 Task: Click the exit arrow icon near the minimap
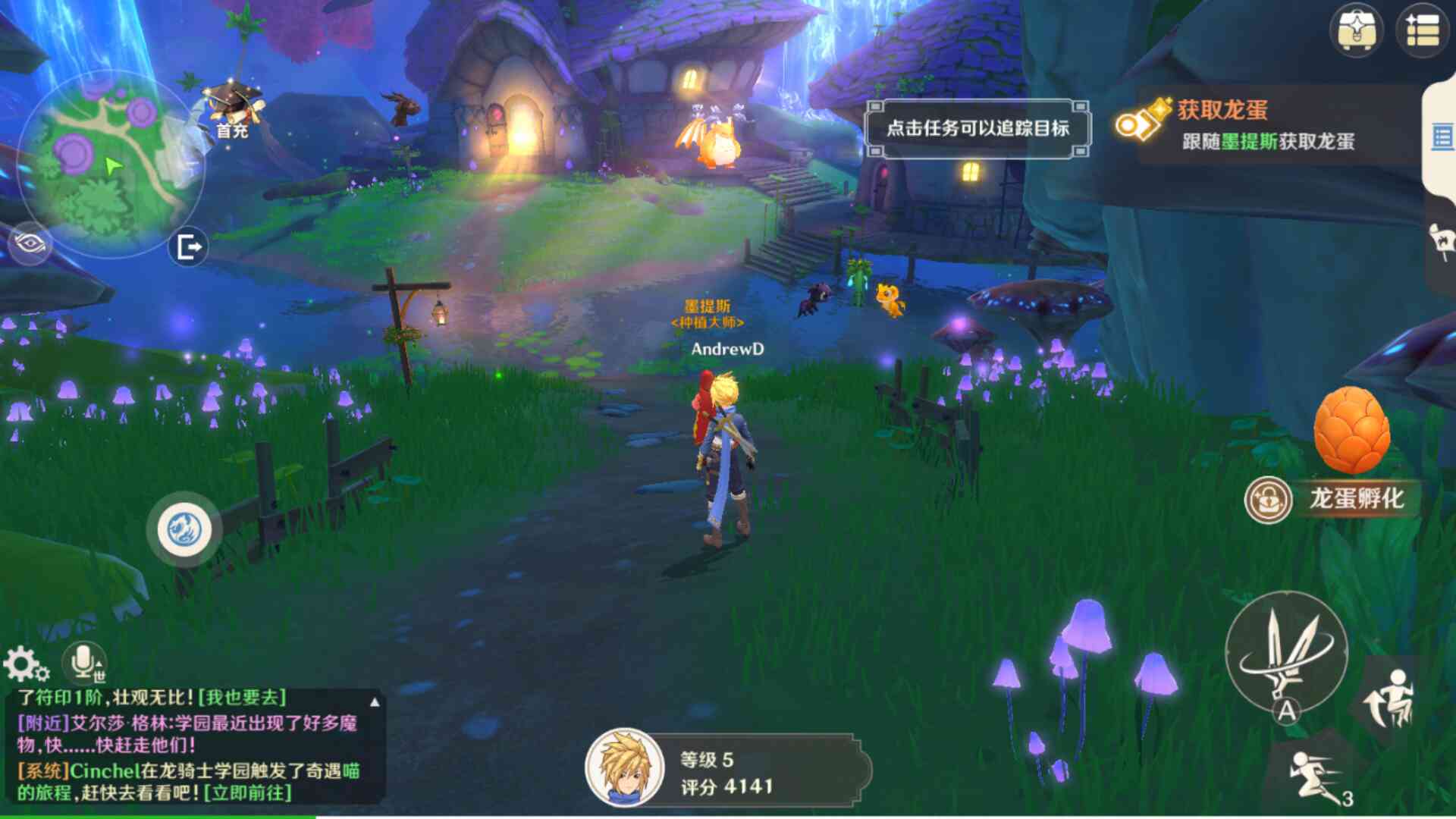point(188,246)
